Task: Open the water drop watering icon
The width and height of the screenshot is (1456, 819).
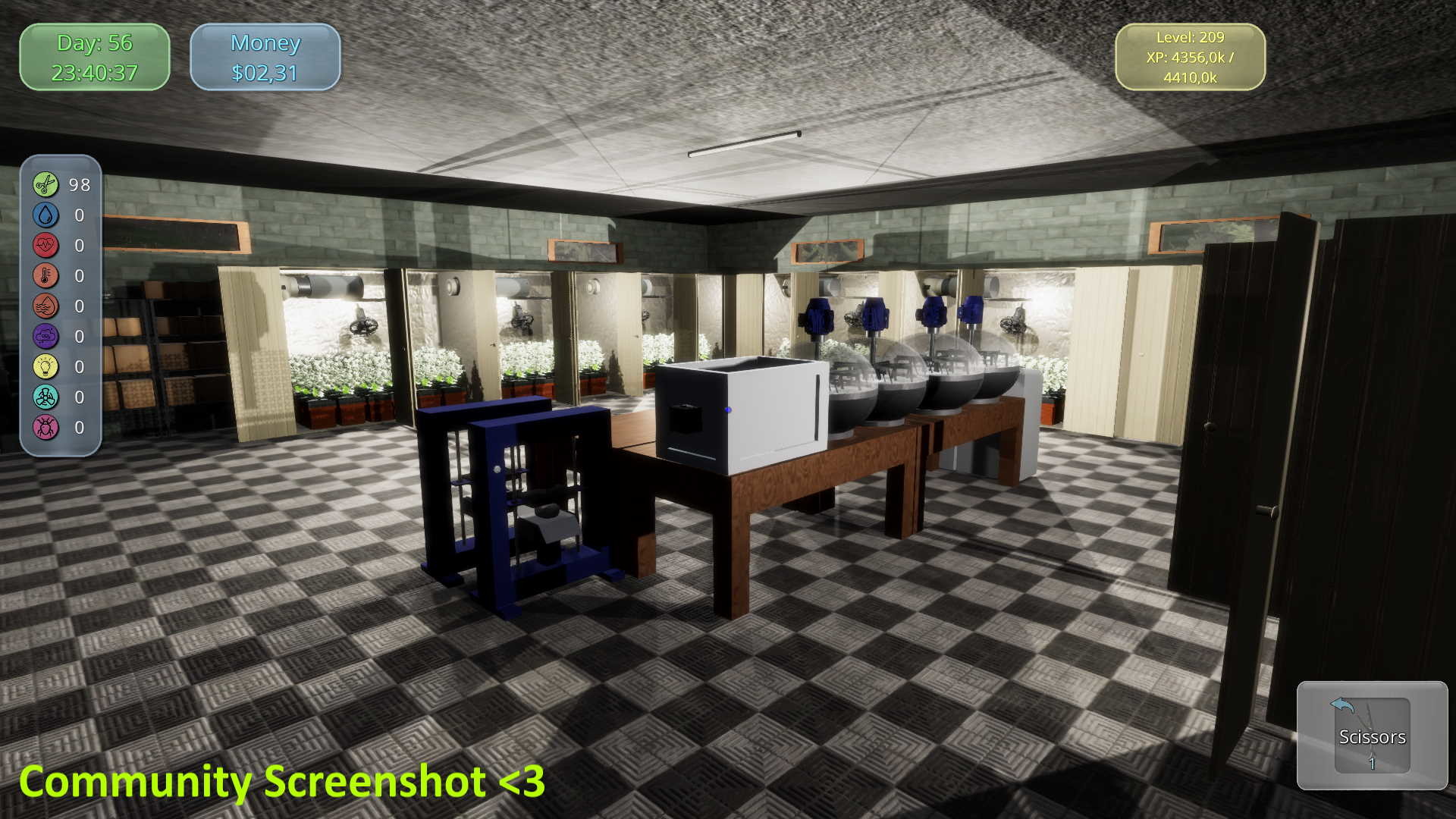Action: click(45, 215)
